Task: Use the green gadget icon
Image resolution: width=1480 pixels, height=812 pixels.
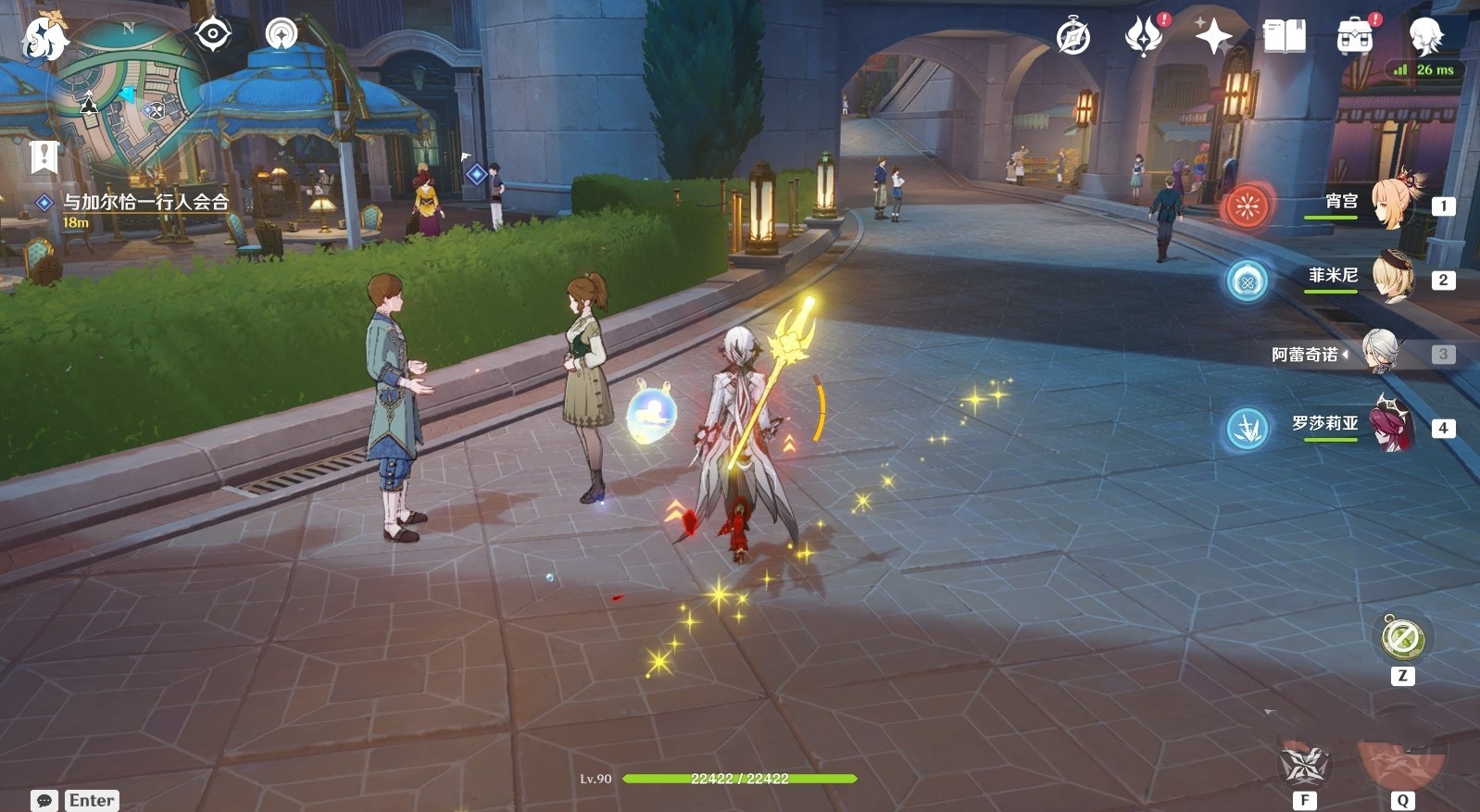Action: [1402, 638]
